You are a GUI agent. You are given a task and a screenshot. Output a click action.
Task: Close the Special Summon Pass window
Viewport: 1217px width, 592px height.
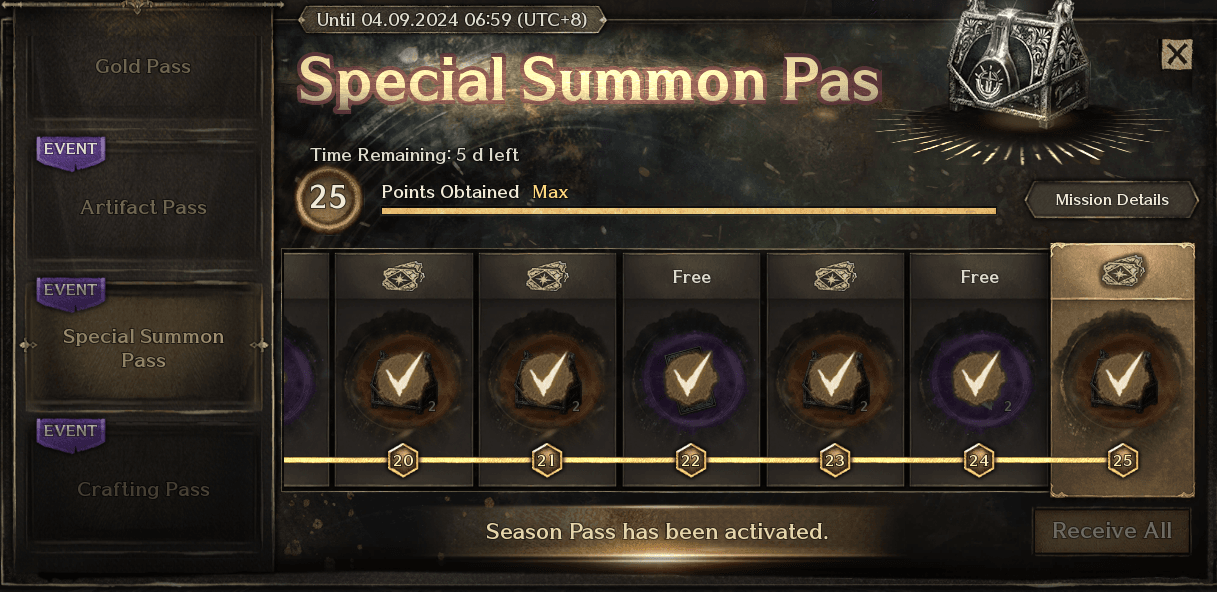[1177, 54]
